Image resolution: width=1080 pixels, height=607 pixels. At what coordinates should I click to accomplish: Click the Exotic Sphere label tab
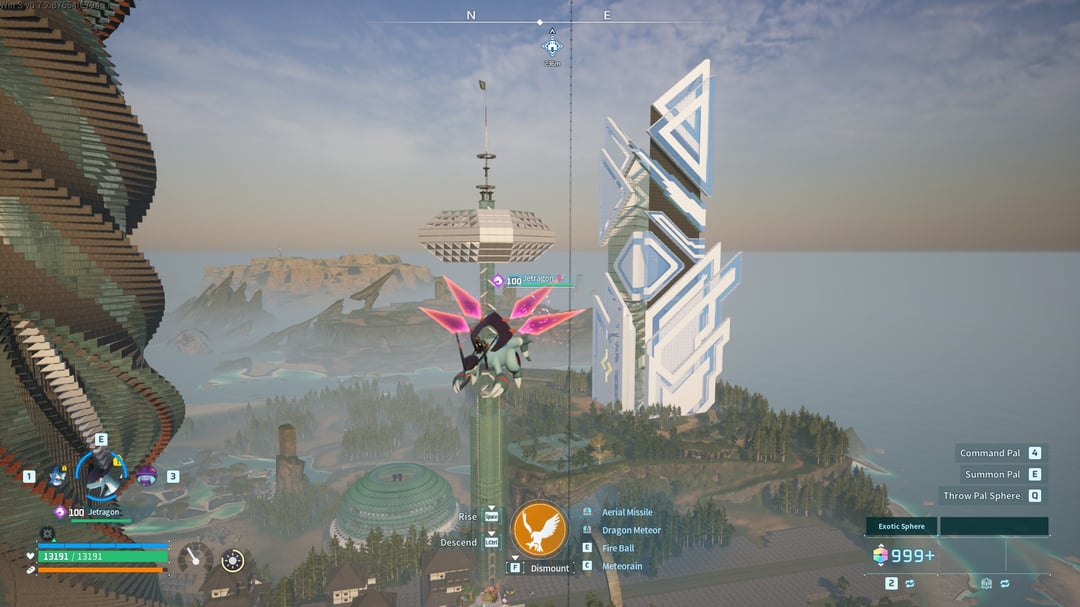(x=901, y=526)
